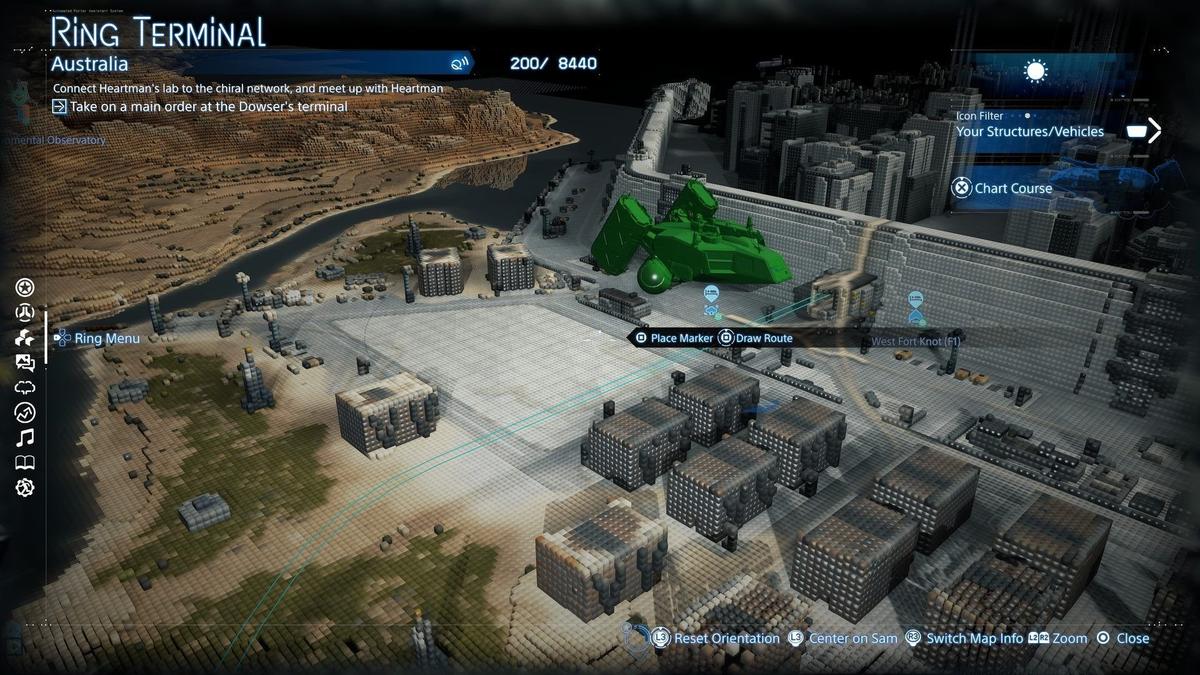Cycle the Icon Filter with the right arrow
1200x675 pixels.
[x=1155, y=131]
